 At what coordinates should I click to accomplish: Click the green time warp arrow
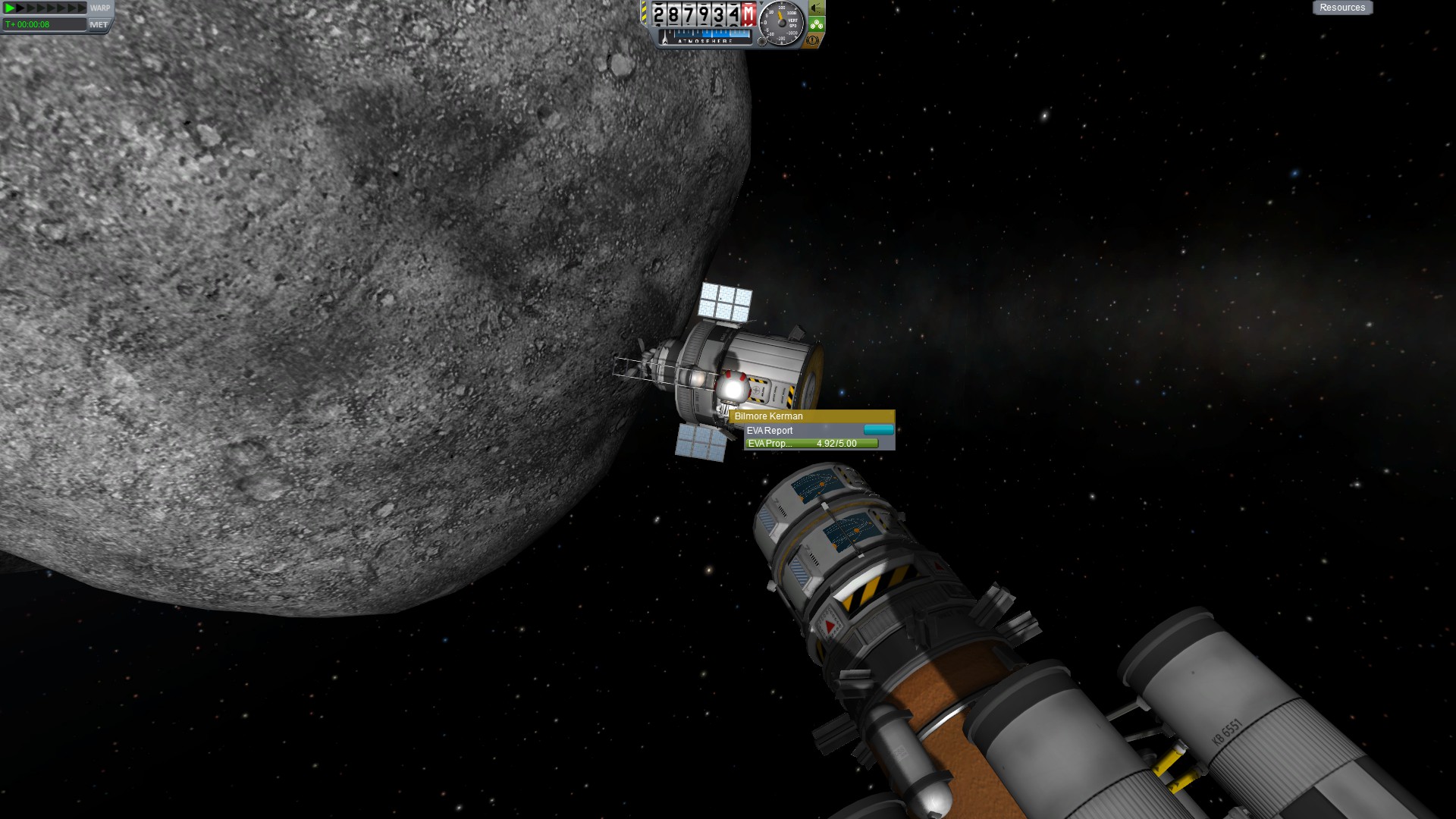(10, 8)
